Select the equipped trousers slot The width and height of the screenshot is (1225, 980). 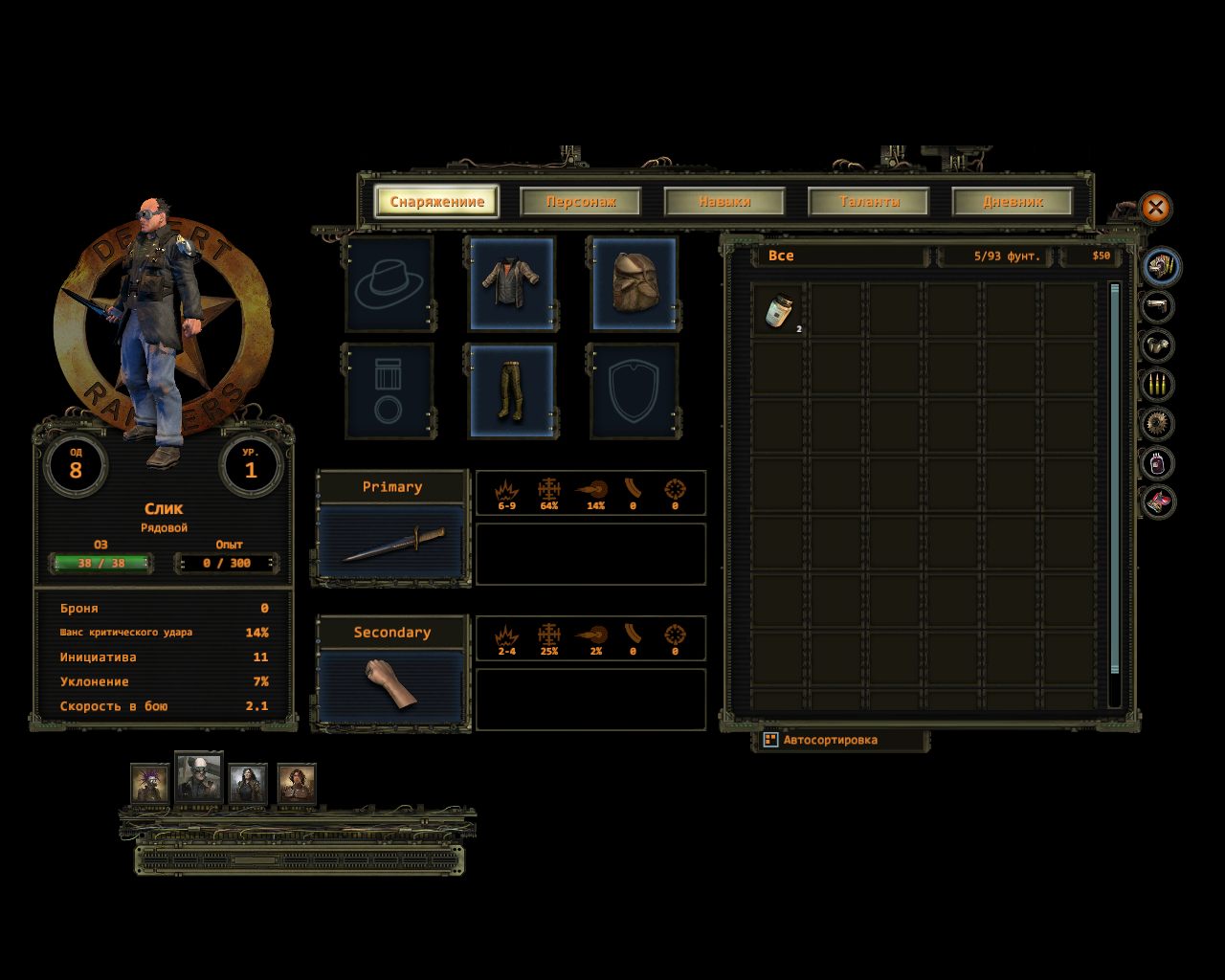click(510, 391)
